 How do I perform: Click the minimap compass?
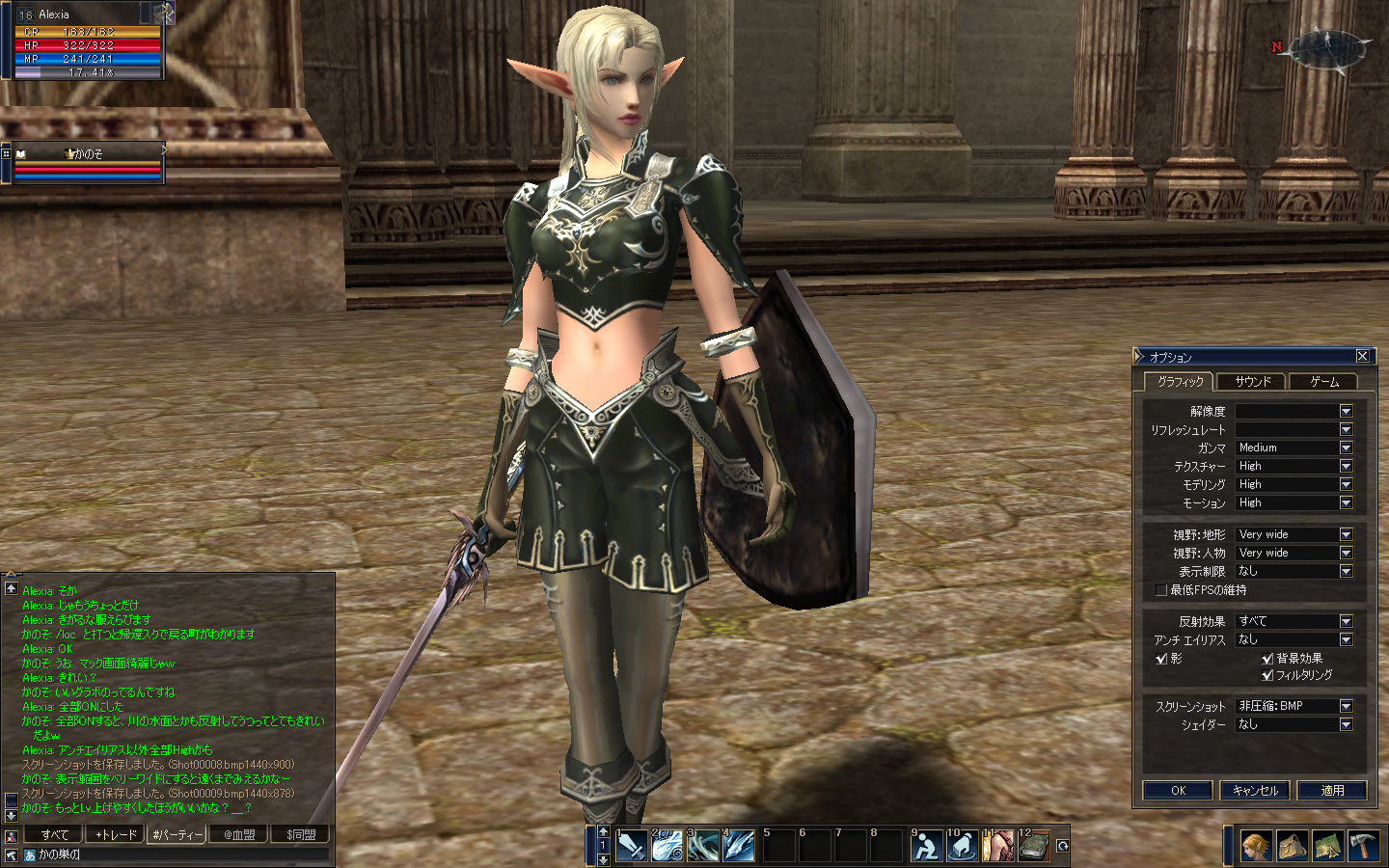pos(1329,48)
